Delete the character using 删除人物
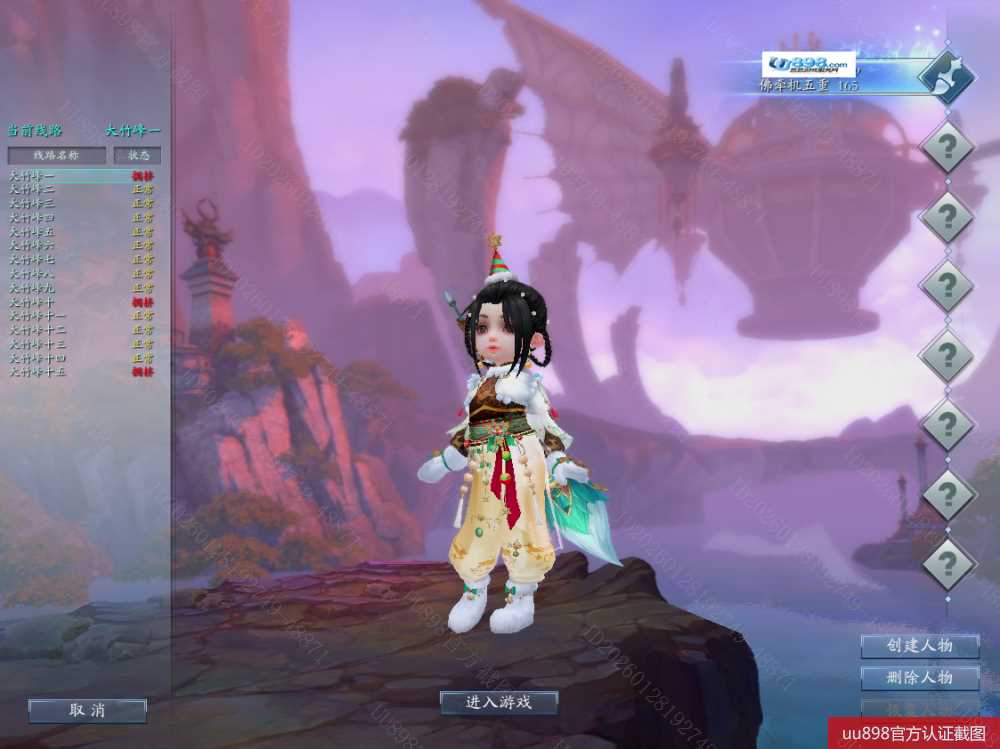 (919, 678)
